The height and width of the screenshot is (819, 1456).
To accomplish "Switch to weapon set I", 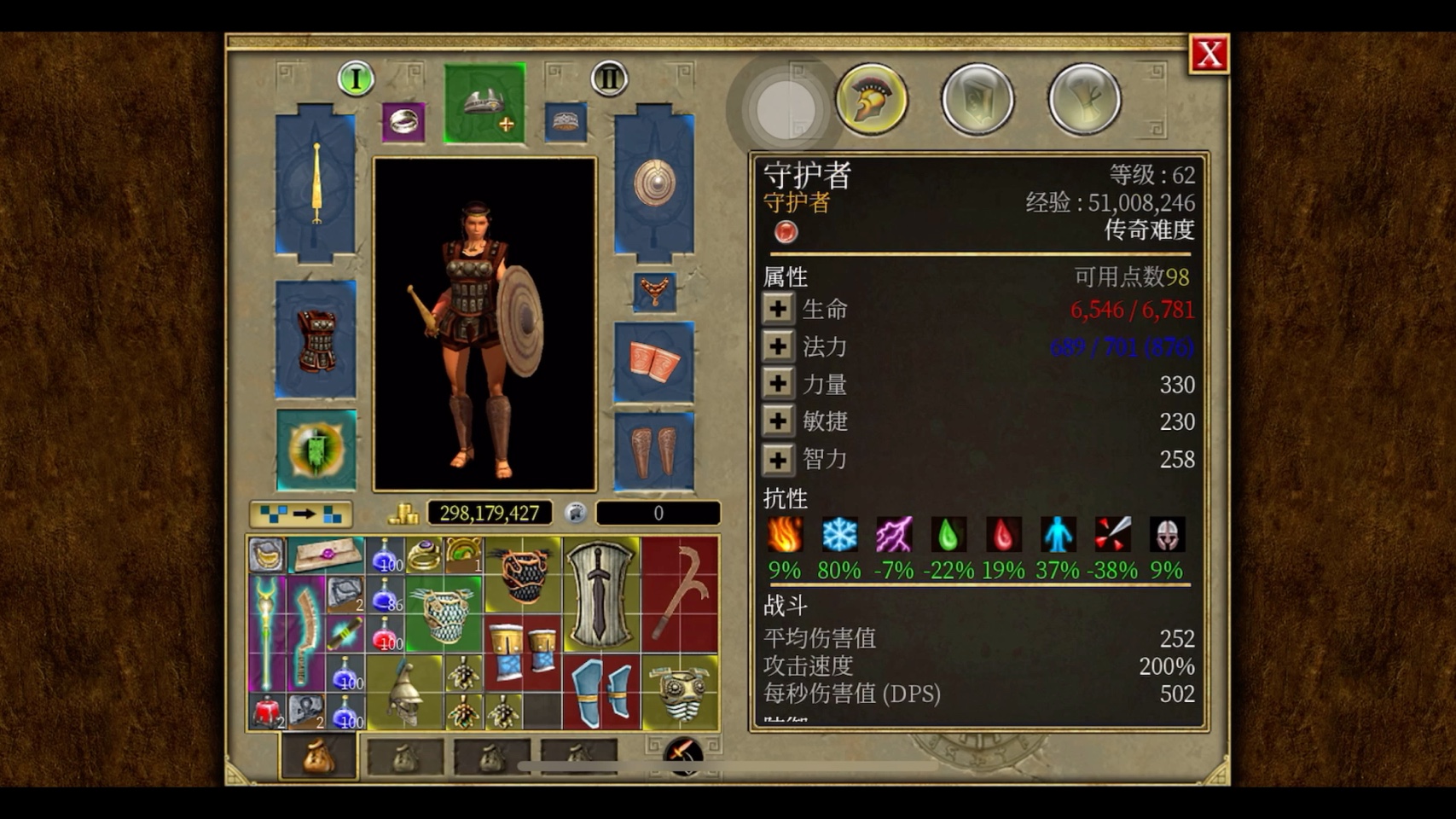I will pyautogui.click(x=356, y=79).
